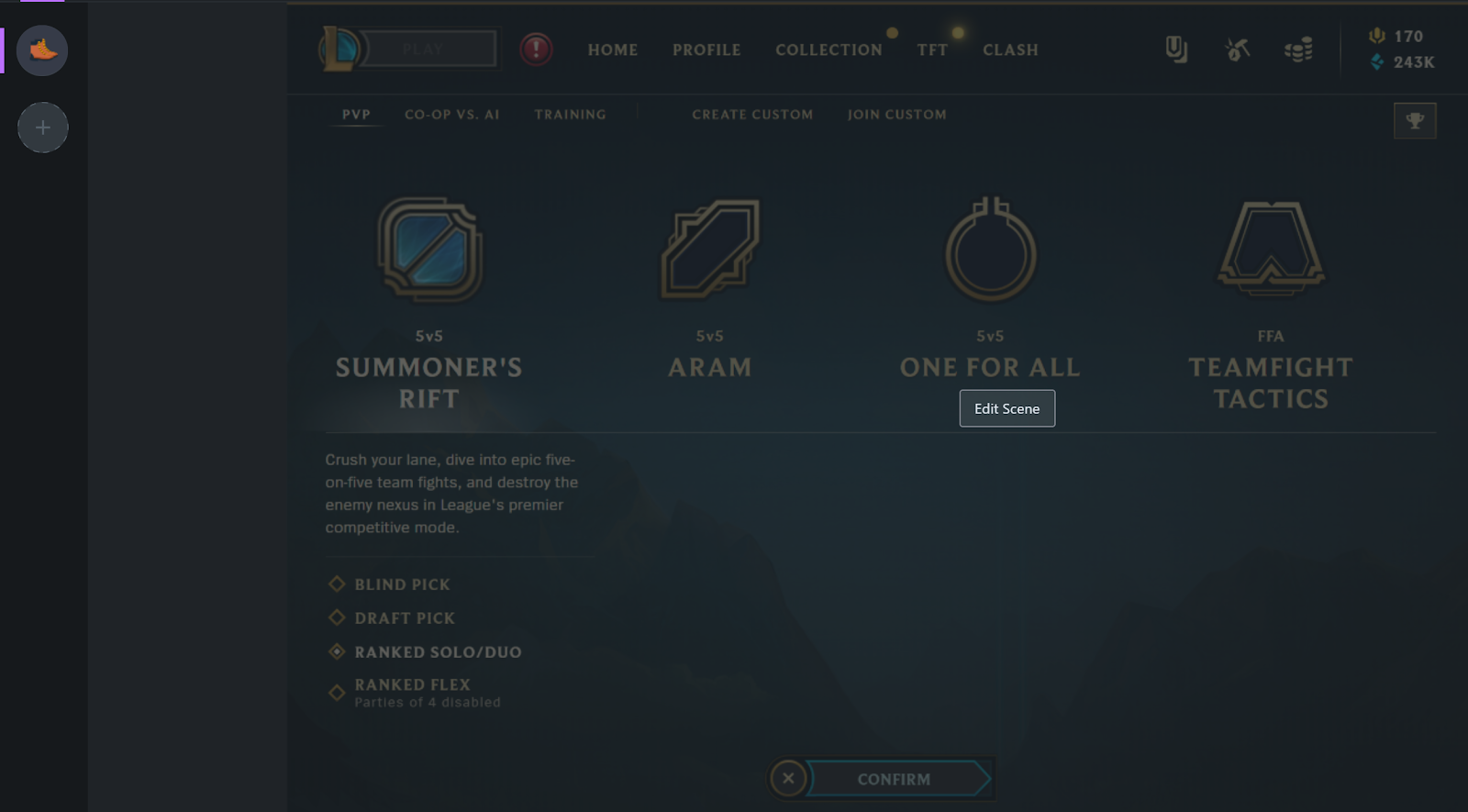This screenshot has width=1468, height=812.
Task: Select the DRAFT PICK queue
Action: (404, 618)
